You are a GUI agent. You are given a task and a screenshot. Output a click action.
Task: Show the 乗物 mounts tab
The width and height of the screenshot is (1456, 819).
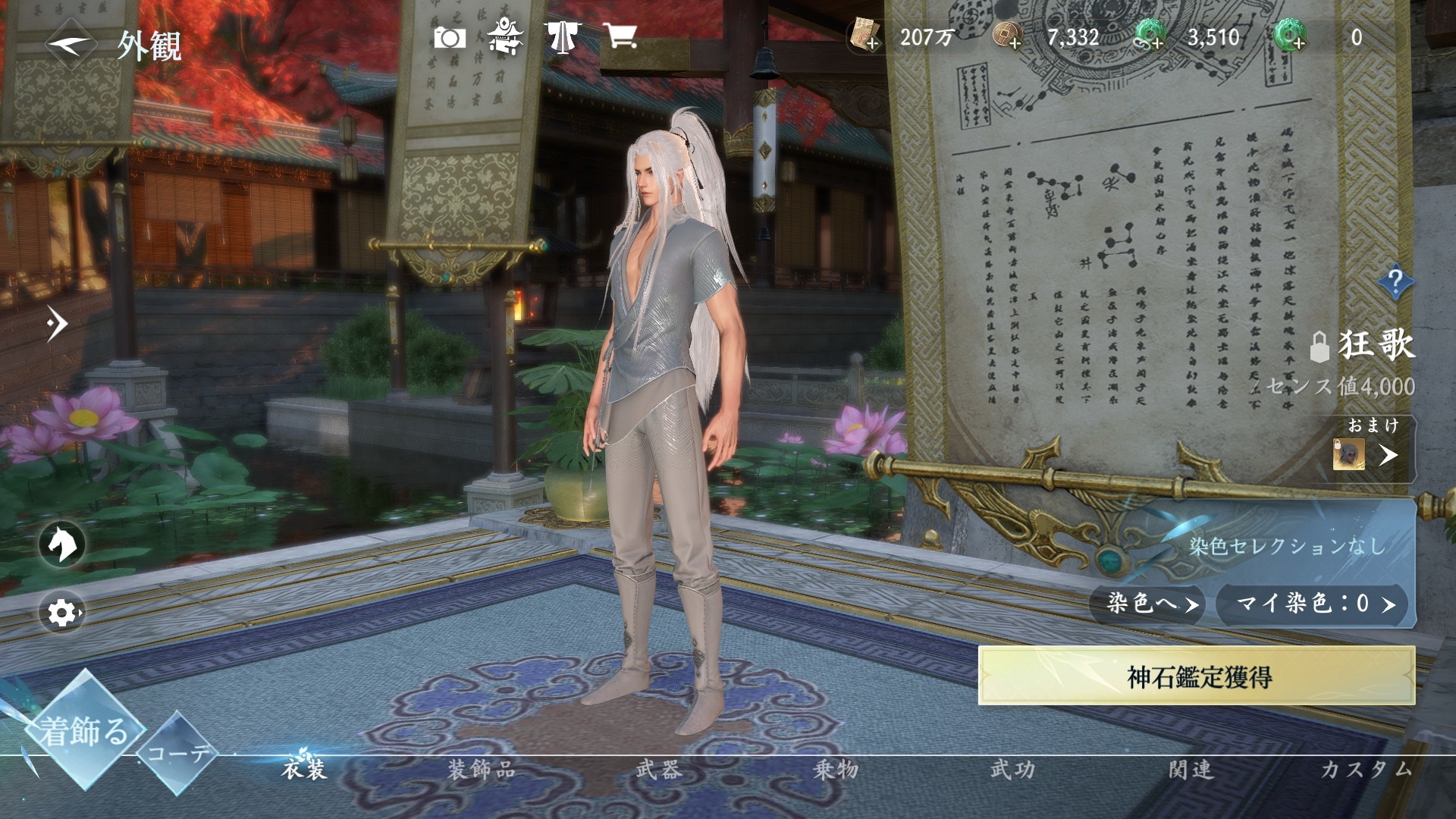point(836,770)
